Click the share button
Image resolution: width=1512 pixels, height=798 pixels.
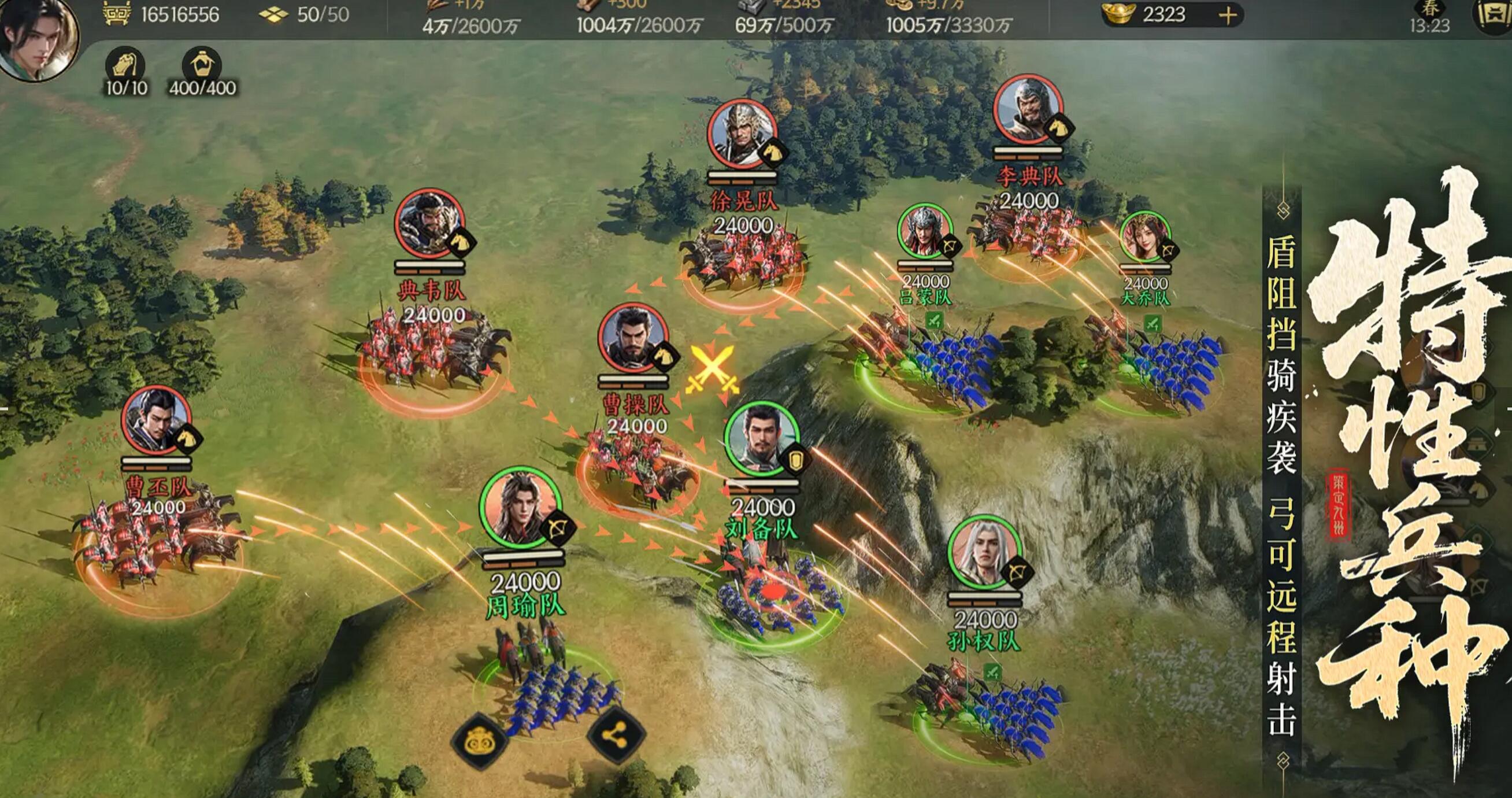click(x=616, y=736)
